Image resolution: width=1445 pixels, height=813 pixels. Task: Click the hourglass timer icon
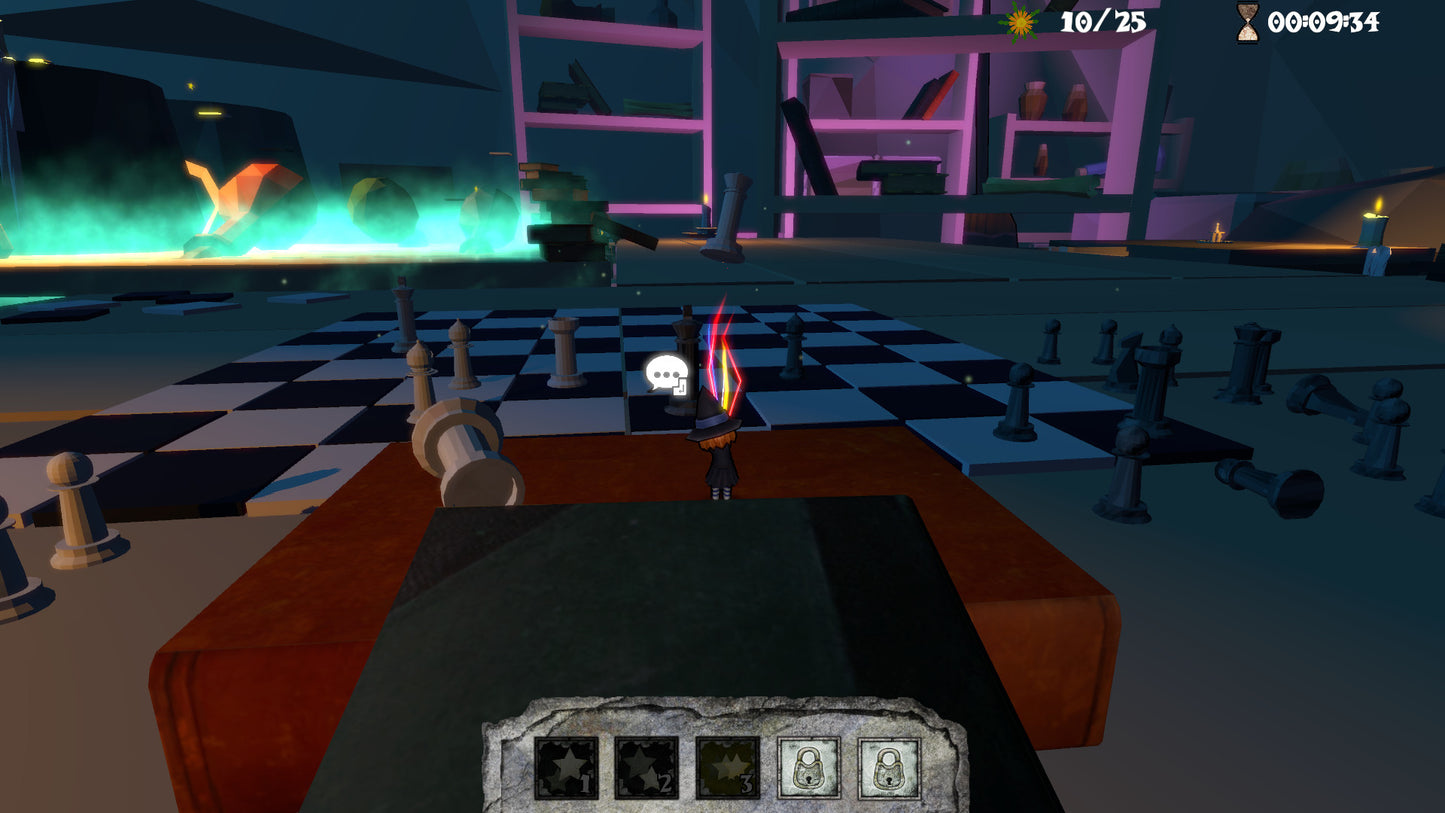tap(1246, 22)
